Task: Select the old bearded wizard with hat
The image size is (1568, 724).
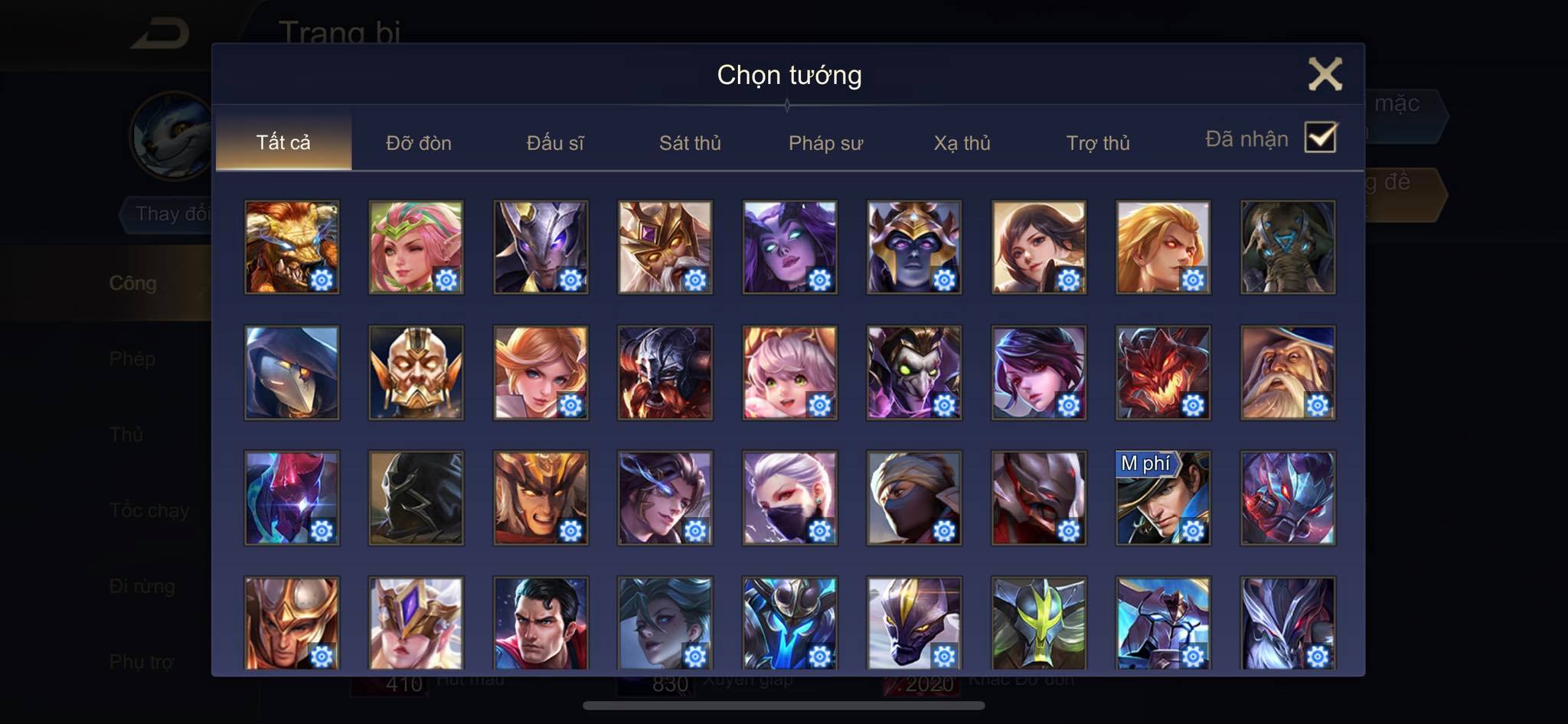Action: (x=1288, y=372)
